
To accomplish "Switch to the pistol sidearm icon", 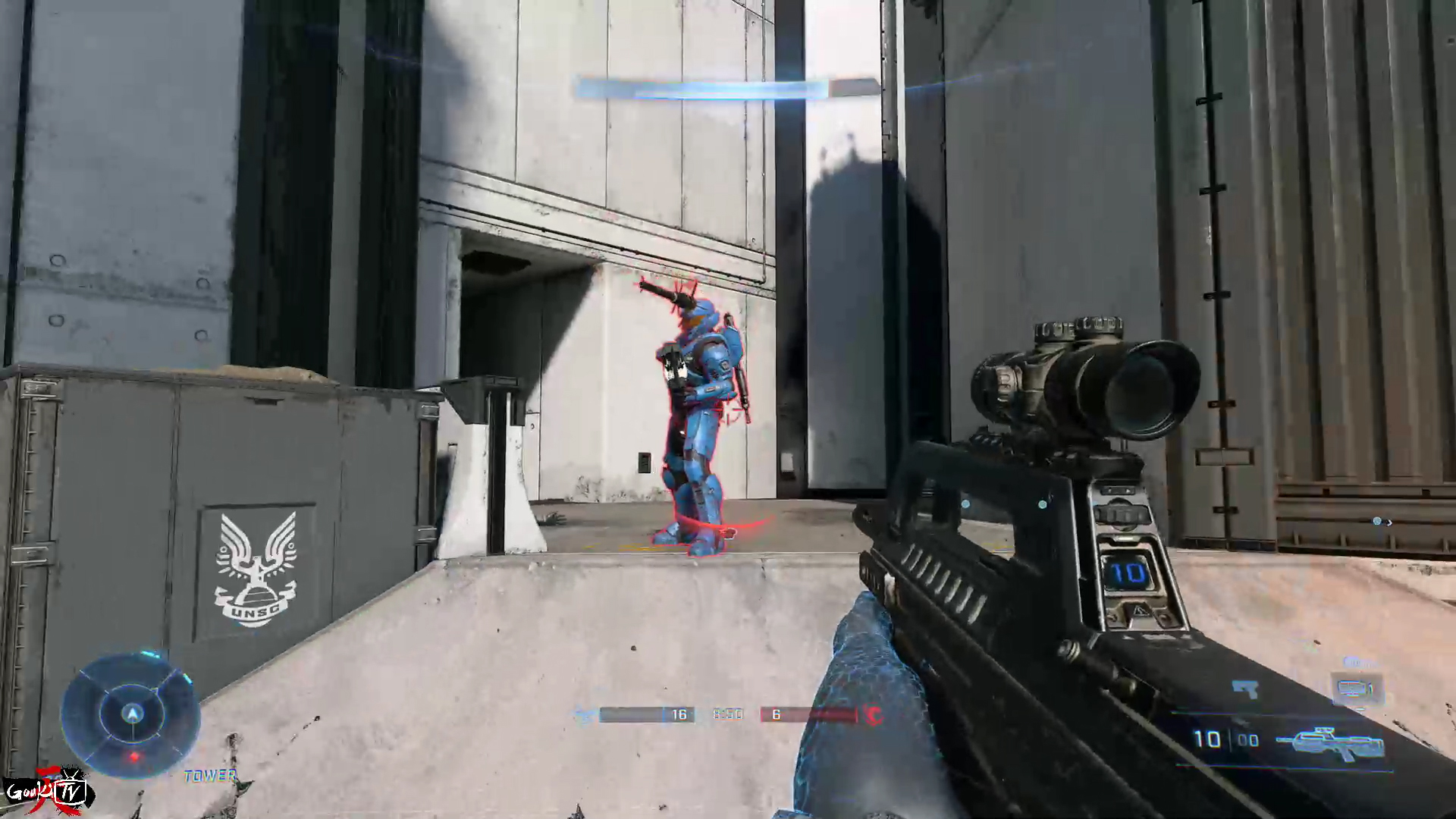I will click(1245, 689).
